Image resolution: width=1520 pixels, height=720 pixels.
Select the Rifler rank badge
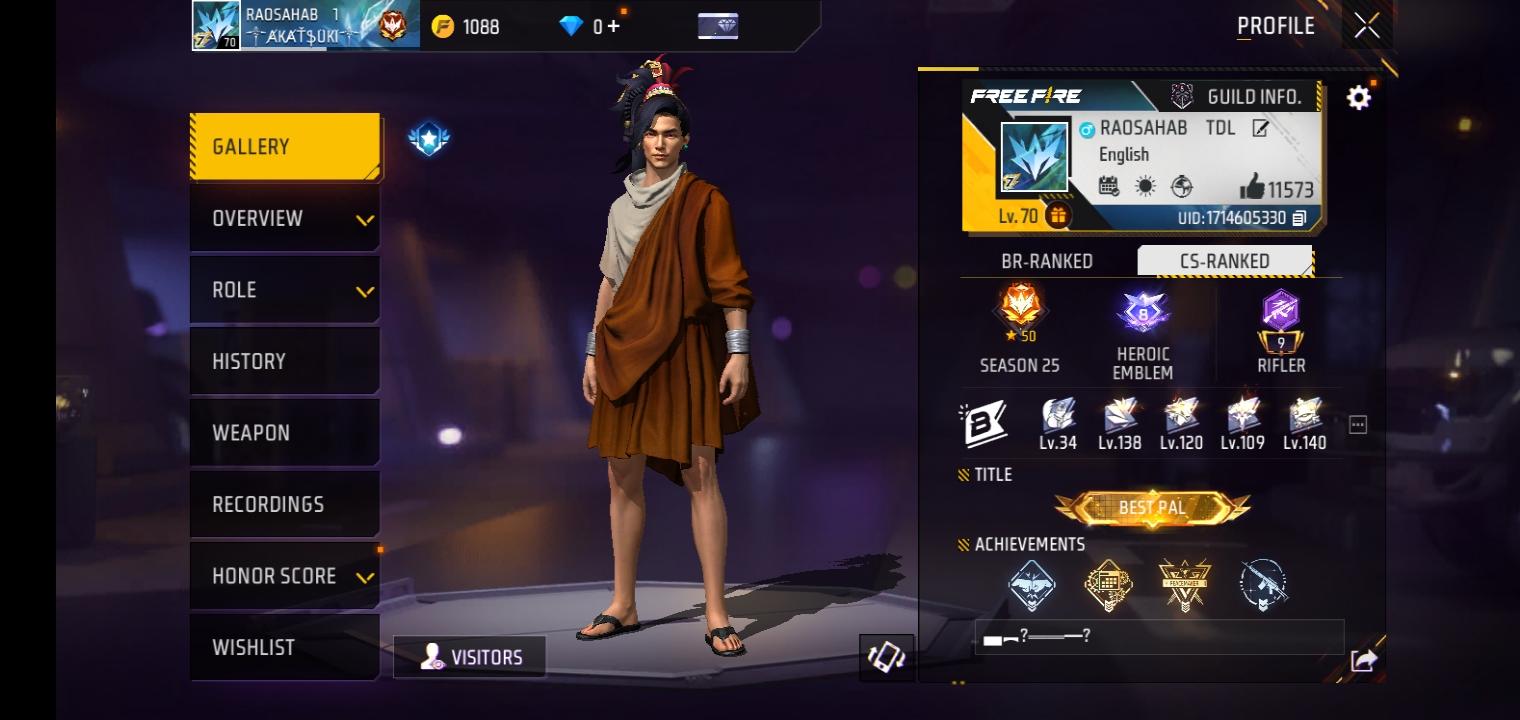coord(1282,315)
